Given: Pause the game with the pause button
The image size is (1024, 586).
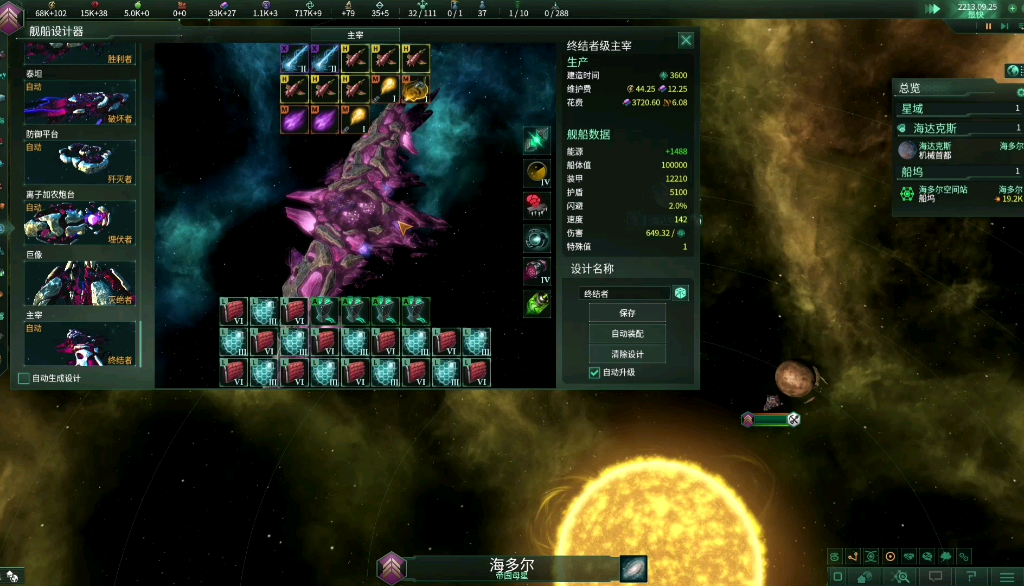Looking at the screenshot, I should pyautogui.click(x=989, y=27).
